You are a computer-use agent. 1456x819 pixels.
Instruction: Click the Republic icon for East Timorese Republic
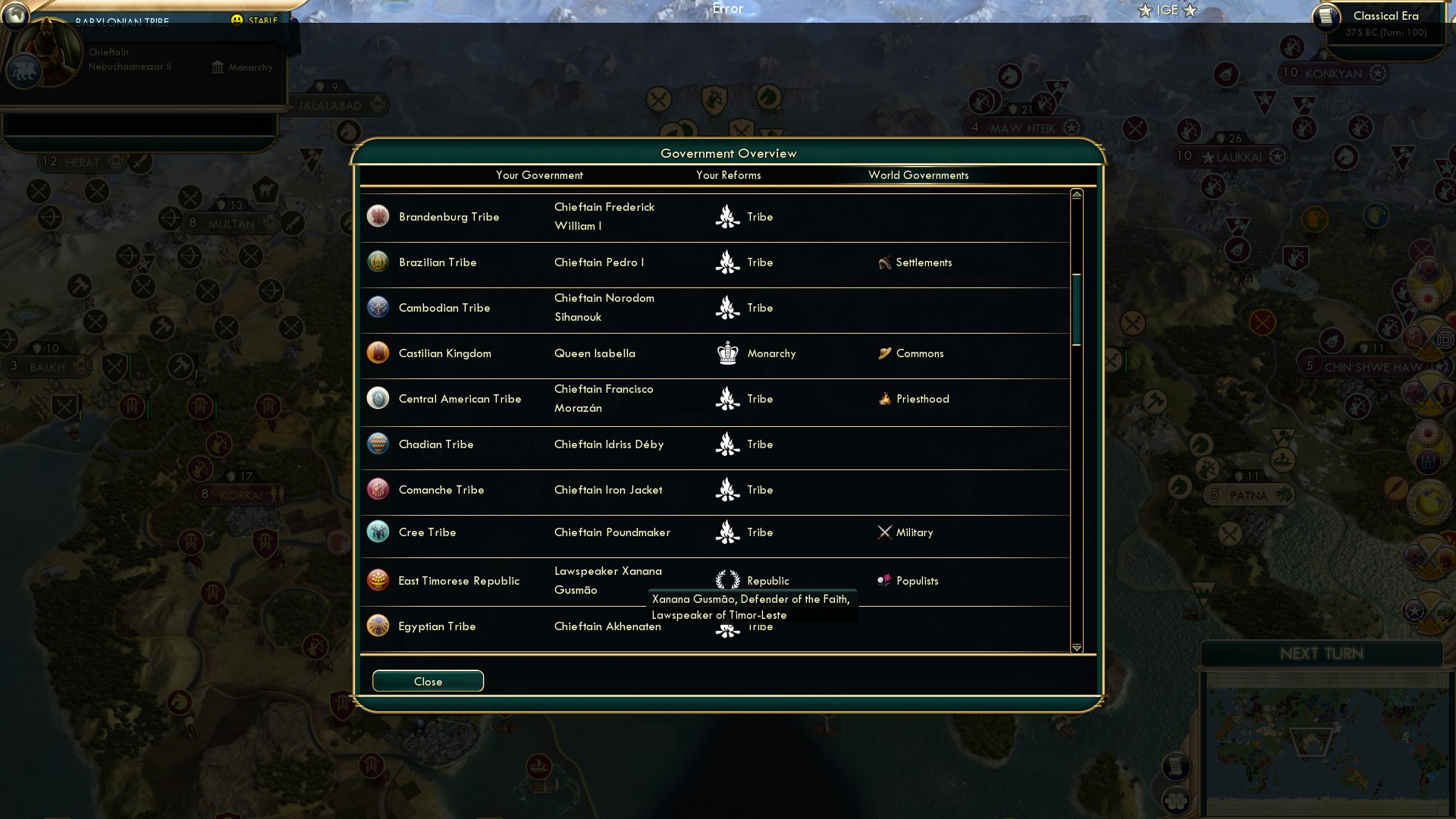(x=727, y=580)
